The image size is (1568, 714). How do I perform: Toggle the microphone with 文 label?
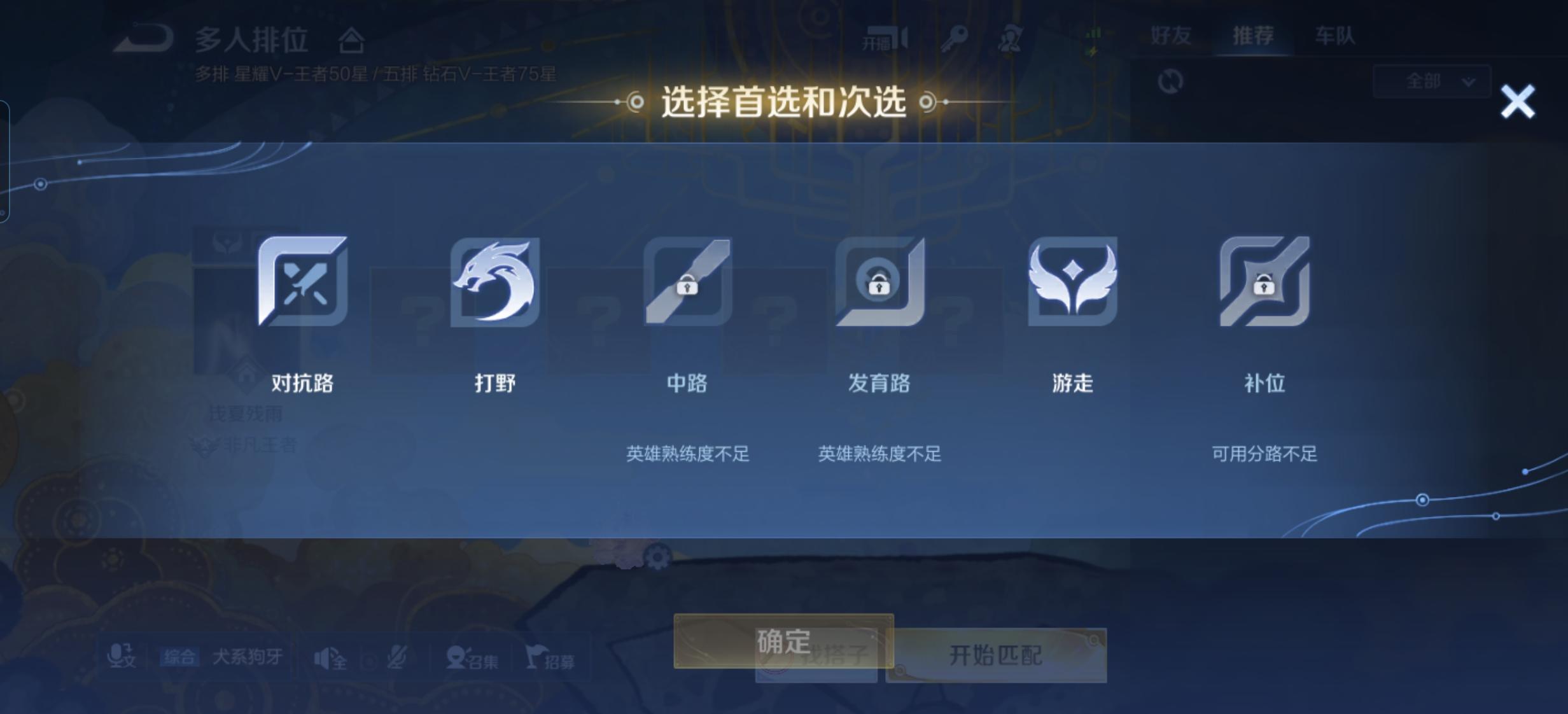122,657
